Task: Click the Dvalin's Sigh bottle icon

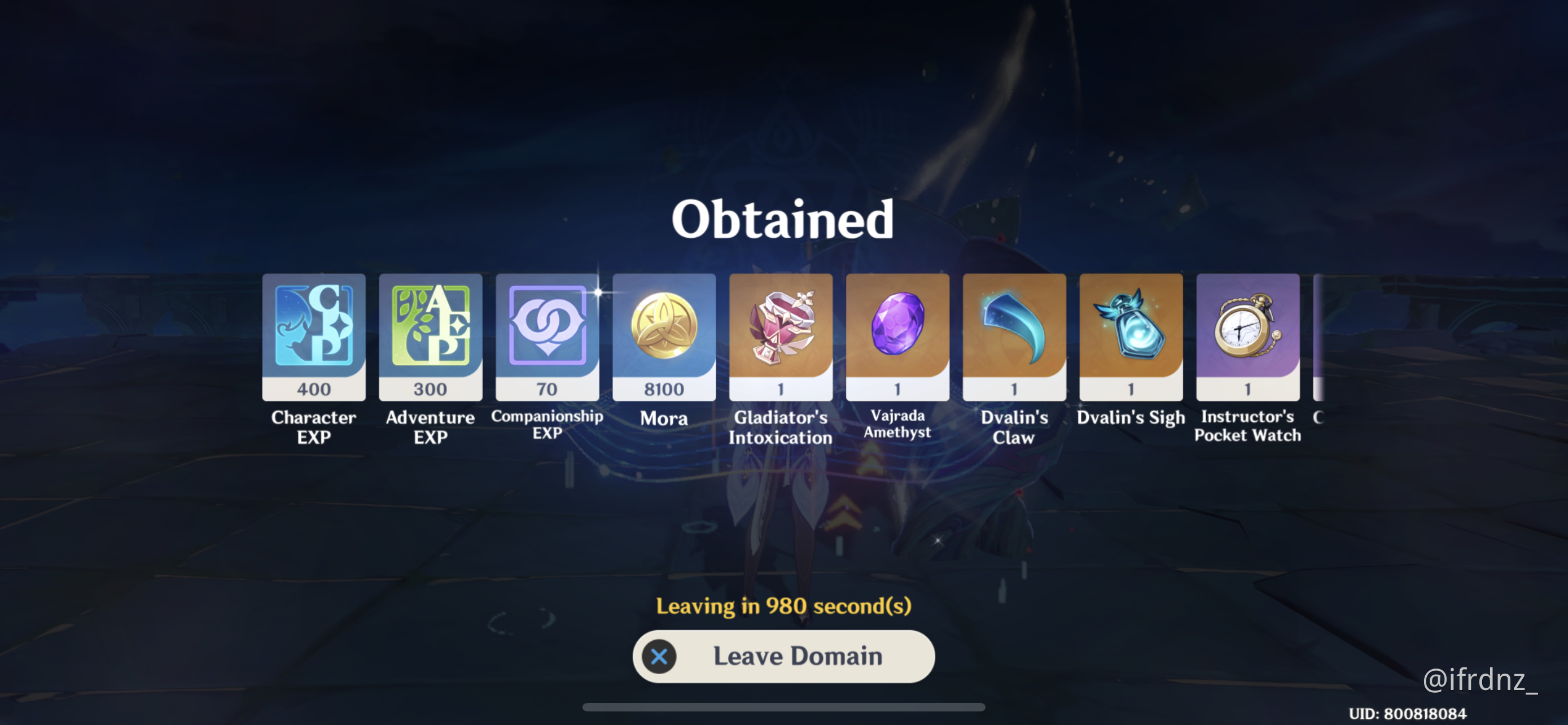Action: click(x=1130, y=326)
